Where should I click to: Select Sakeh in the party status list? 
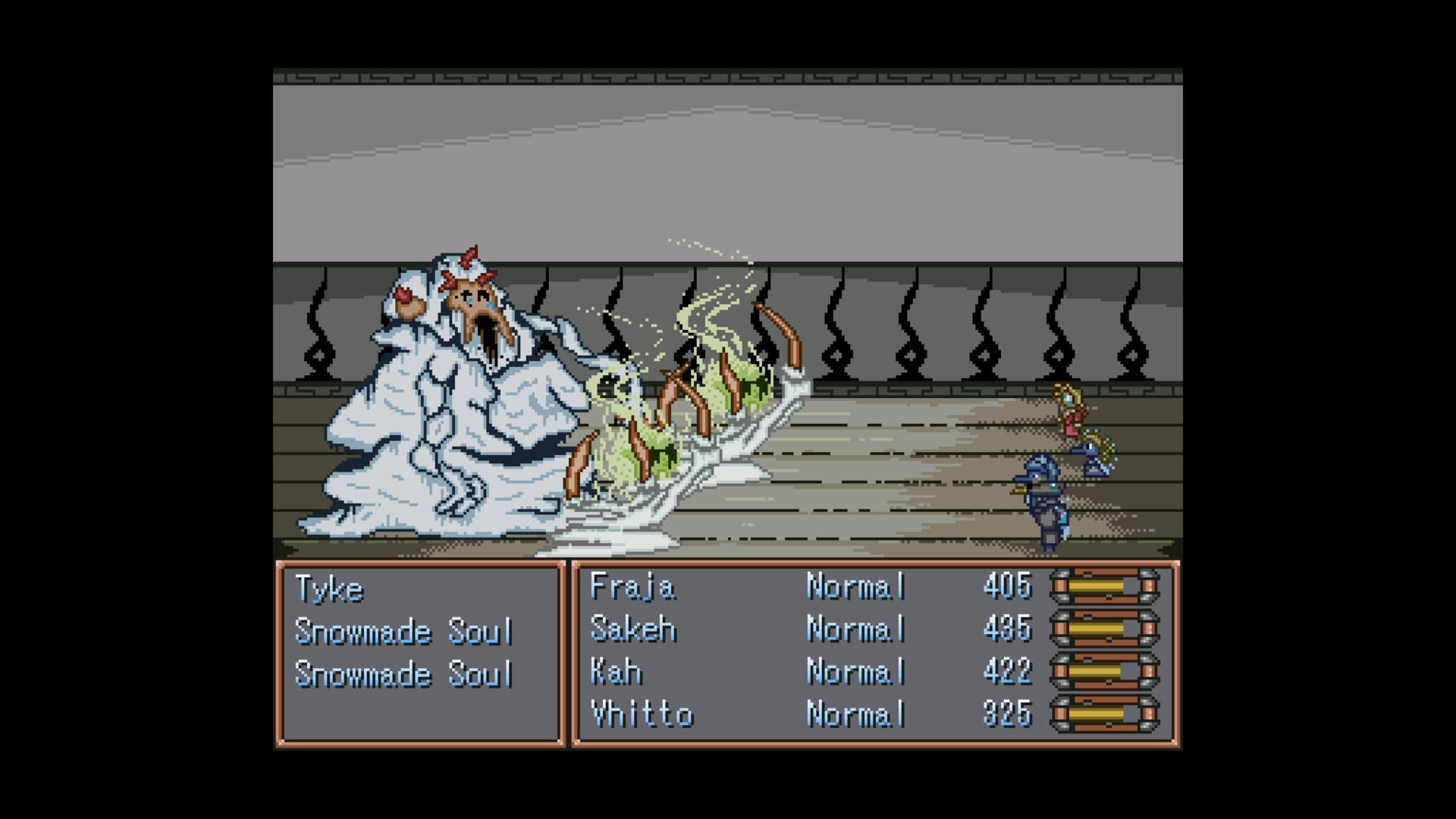click(x=632, y=629)
